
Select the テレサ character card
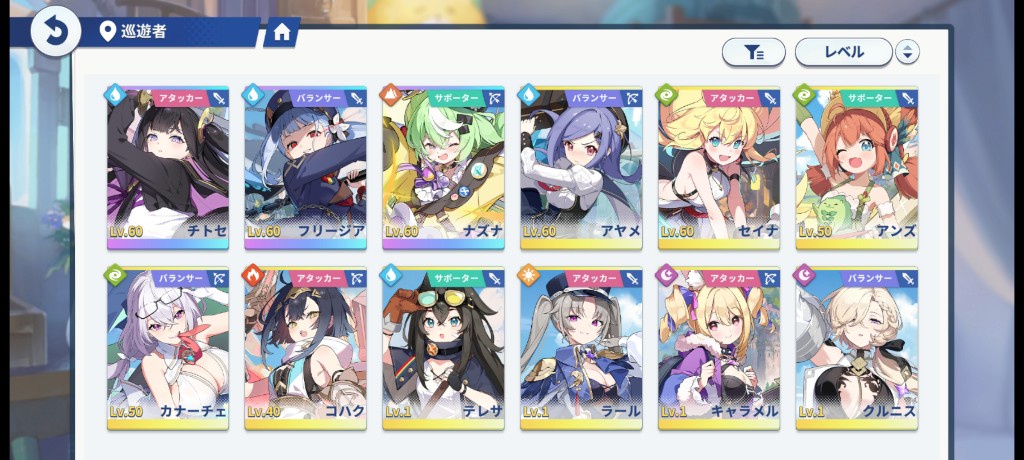pyautogui.click(x=444, y=348)
